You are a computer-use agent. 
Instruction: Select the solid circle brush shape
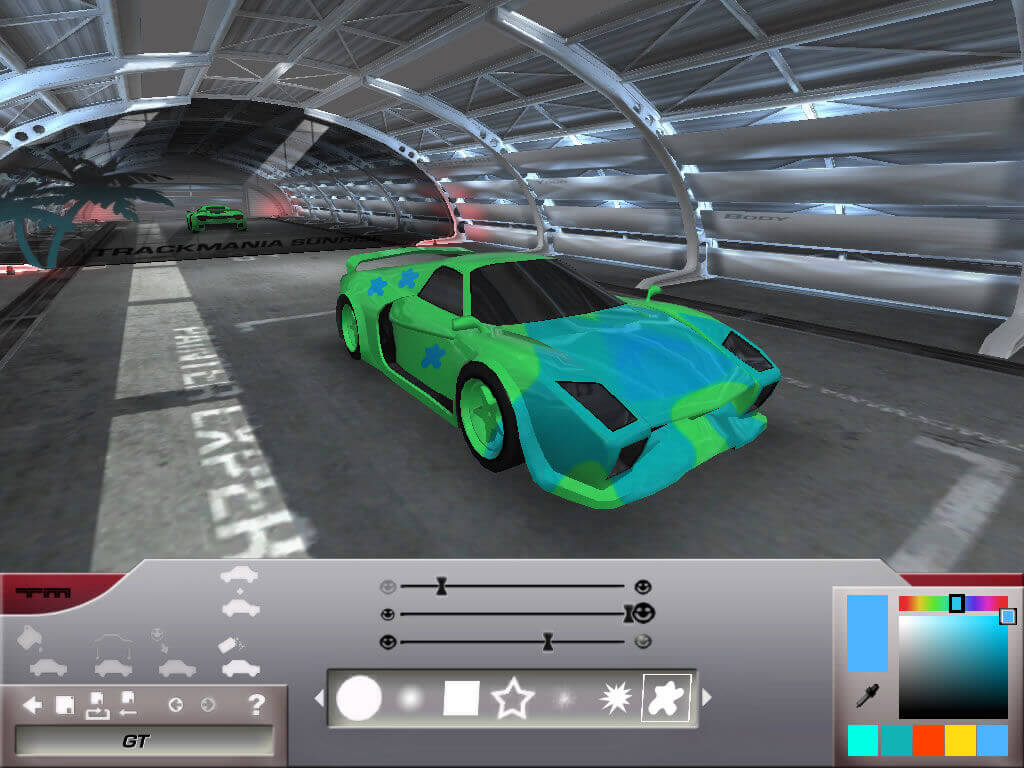tap(359, 698)
